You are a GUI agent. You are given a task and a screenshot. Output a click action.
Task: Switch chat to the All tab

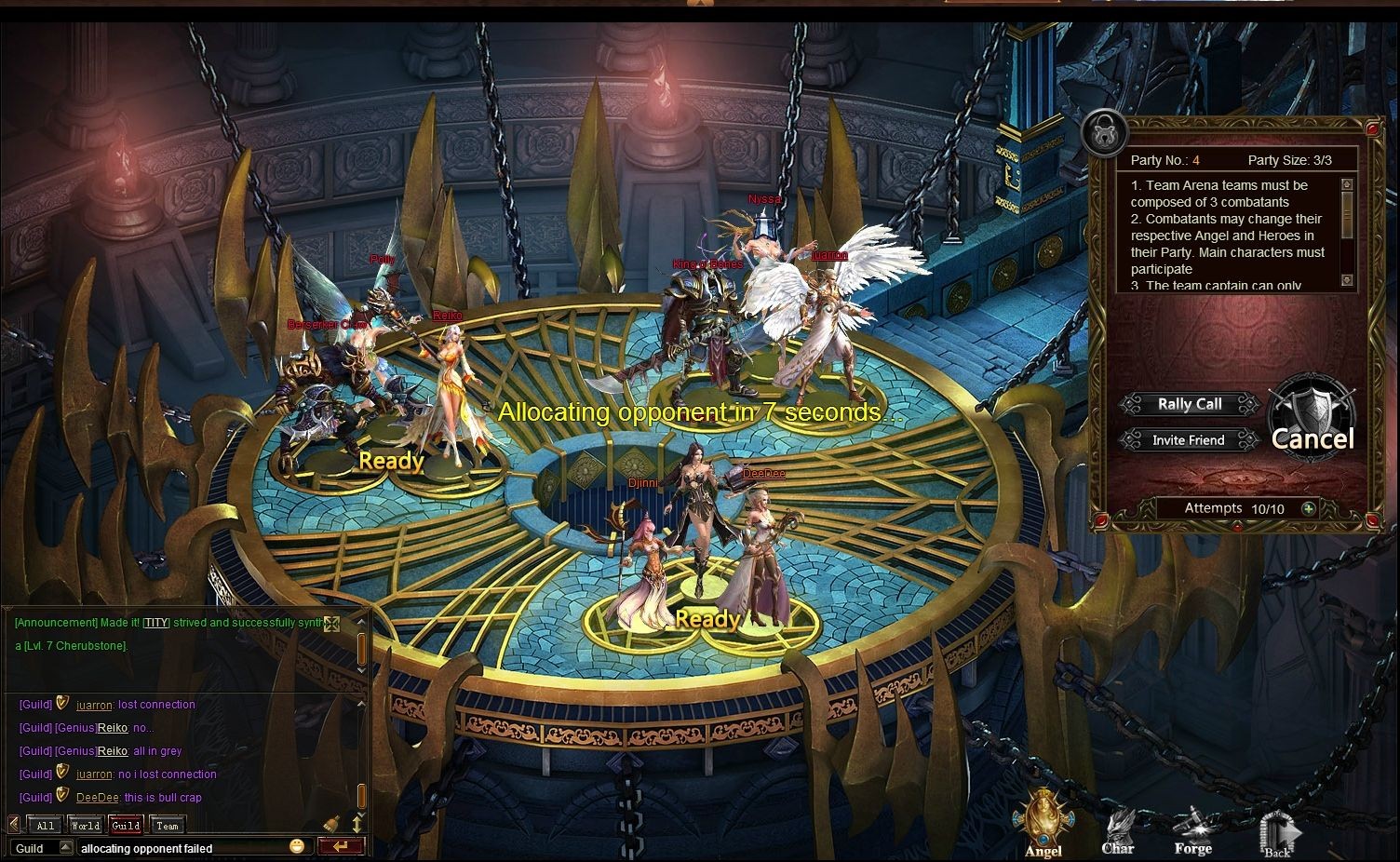[45, 825]
